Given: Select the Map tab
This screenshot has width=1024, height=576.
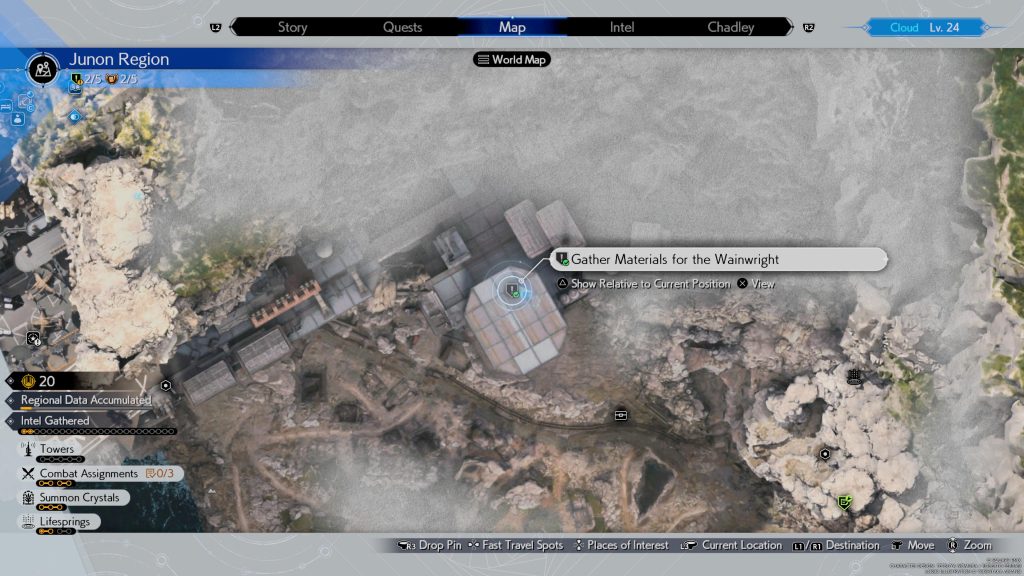Looking at the screenshot, I should tap(512, 27).
